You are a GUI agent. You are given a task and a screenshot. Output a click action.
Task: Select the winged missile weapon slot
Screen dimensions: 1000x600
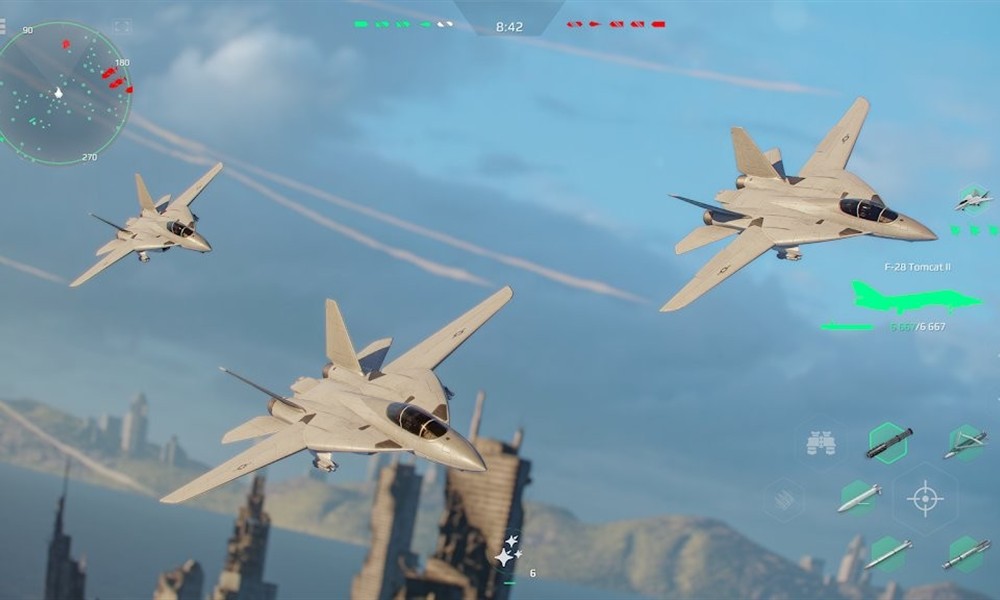(x=965, y=443)
